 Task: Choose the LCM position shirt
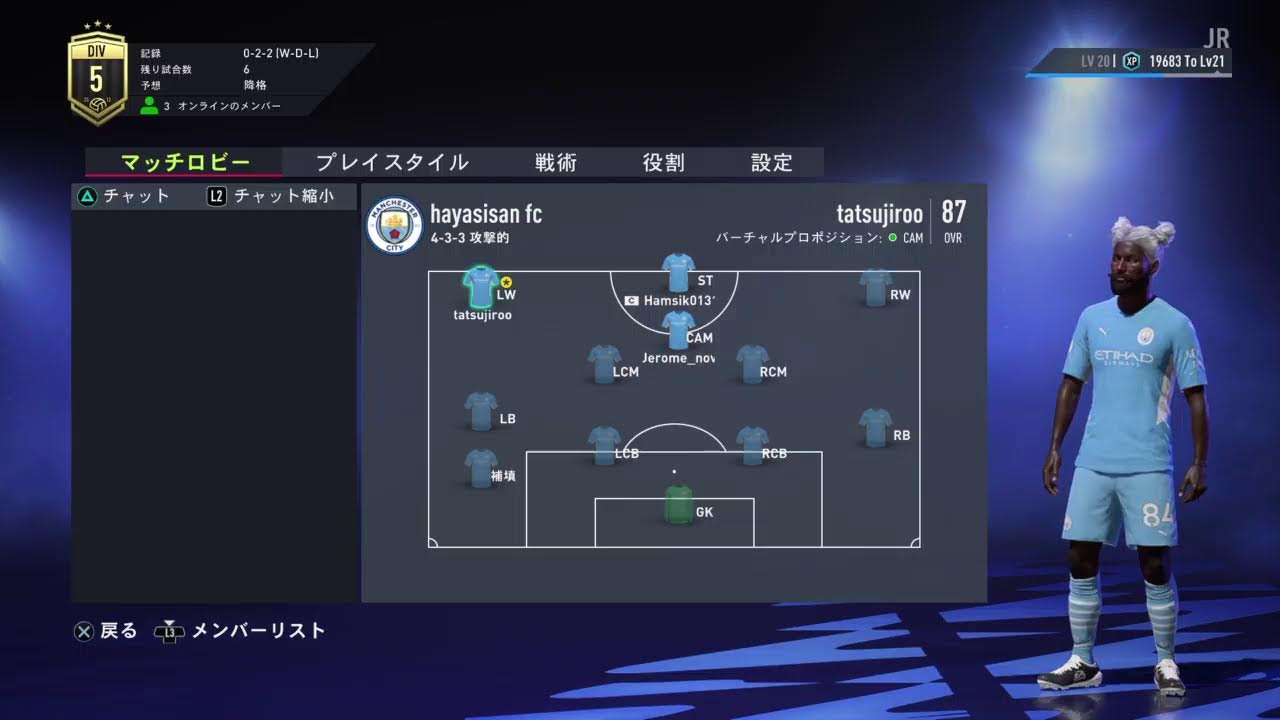pyautogui.click(x=604, y=364)
